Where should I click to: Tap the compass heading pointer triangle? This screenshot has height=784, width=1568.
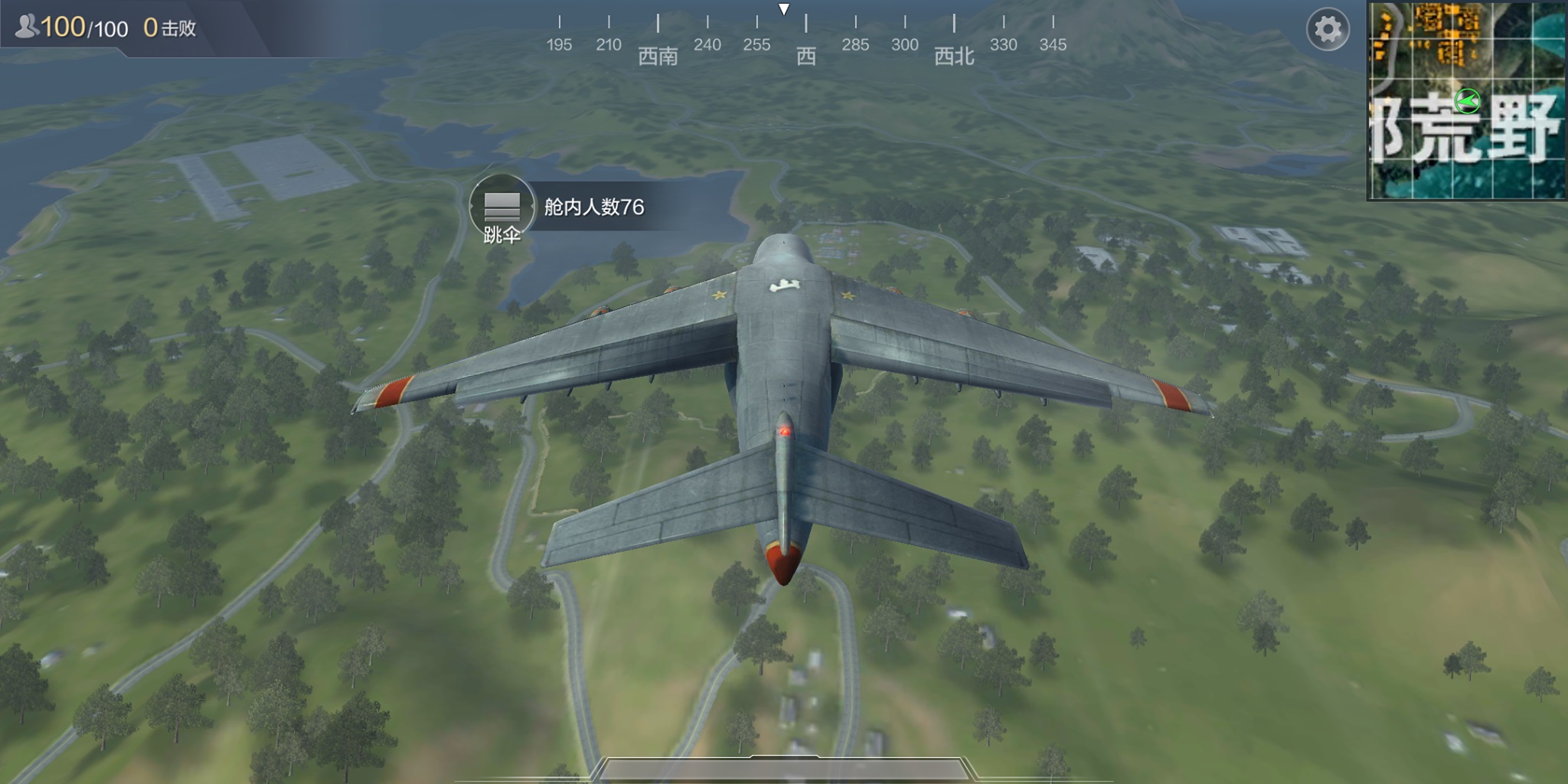click(x=784, y=9)
